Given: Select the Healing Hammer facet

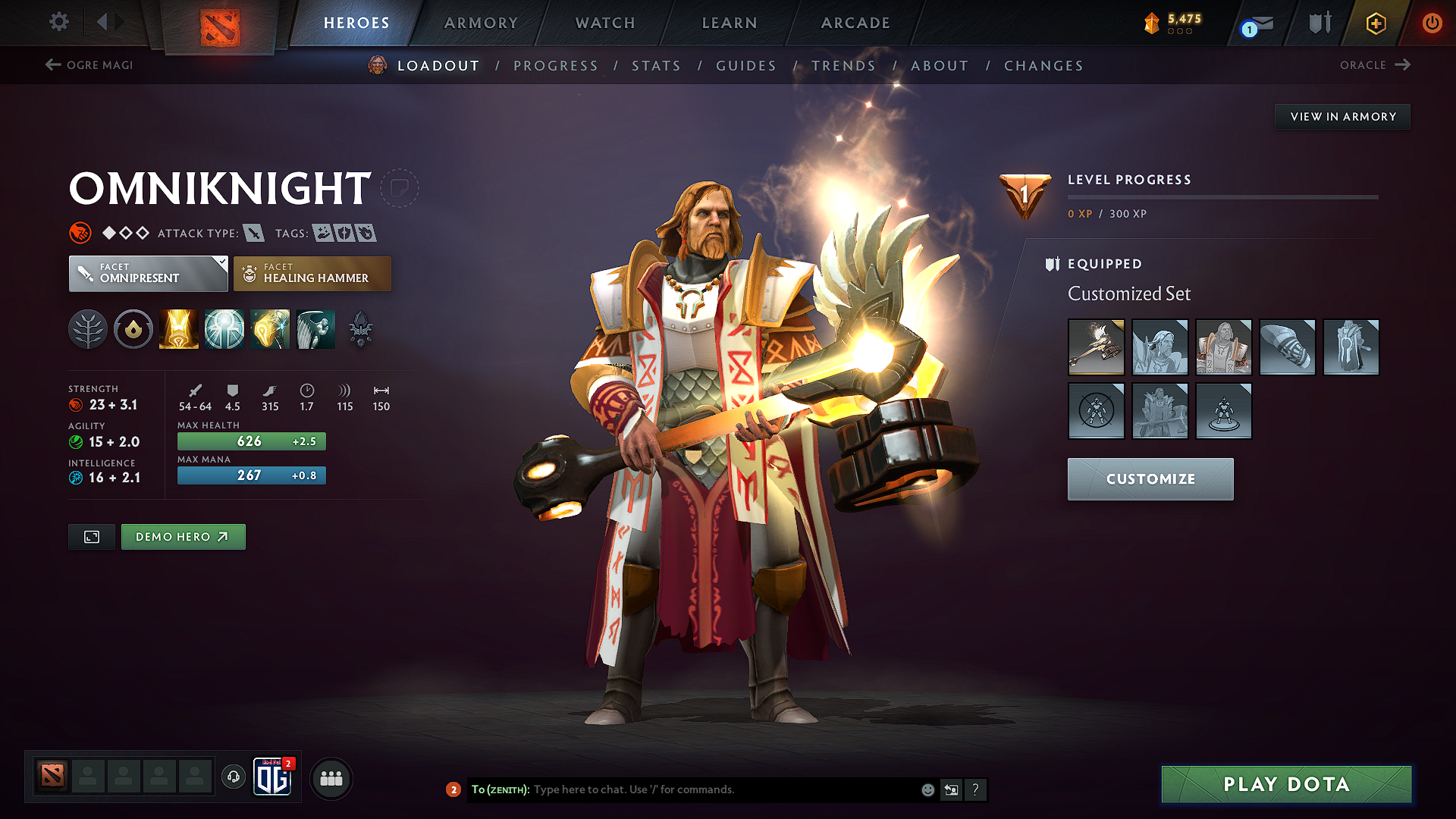Looking at the screenshot, I should [312, 273].
